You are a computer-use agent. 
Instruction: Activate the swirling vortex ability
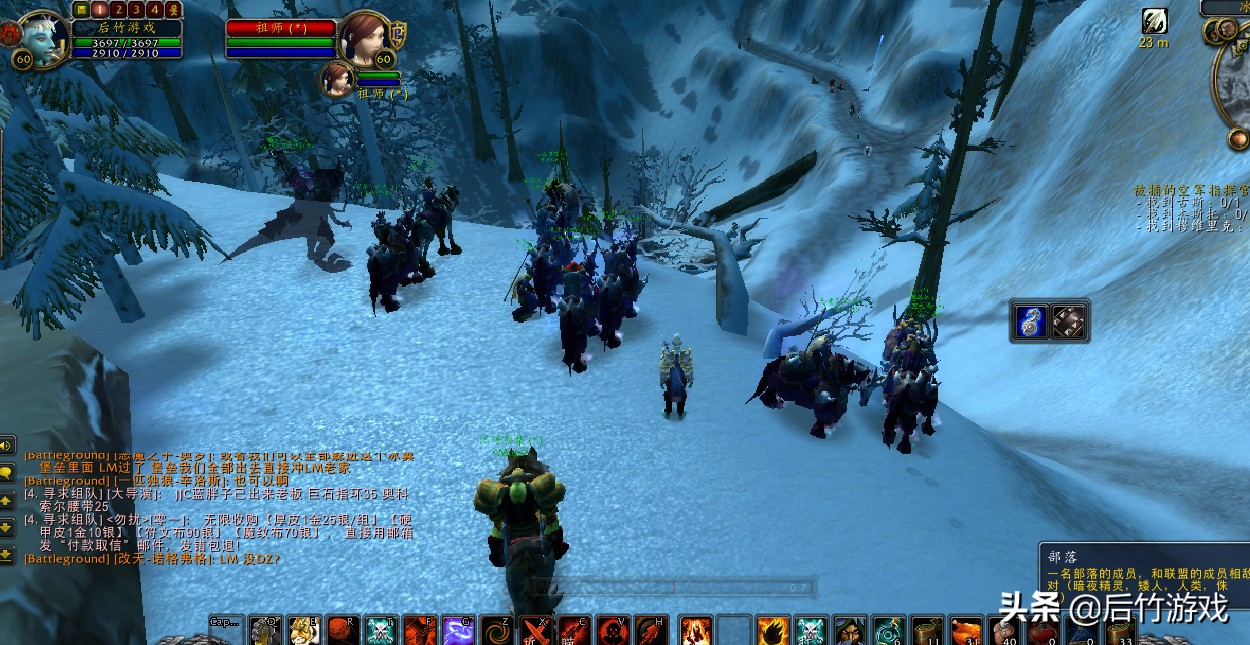pos(497,631)
